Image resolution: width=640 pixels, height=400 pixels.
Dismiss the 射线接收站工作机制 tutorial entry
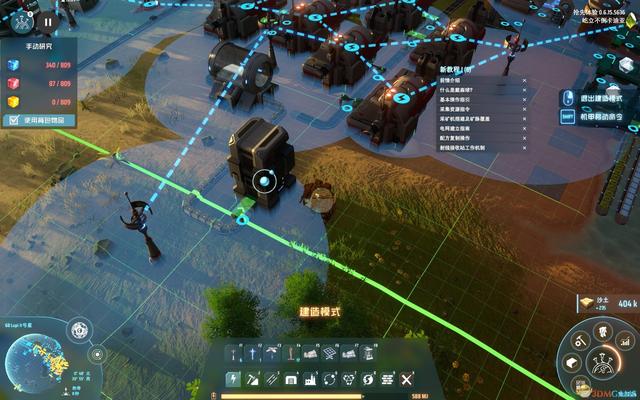pos(523,147)
